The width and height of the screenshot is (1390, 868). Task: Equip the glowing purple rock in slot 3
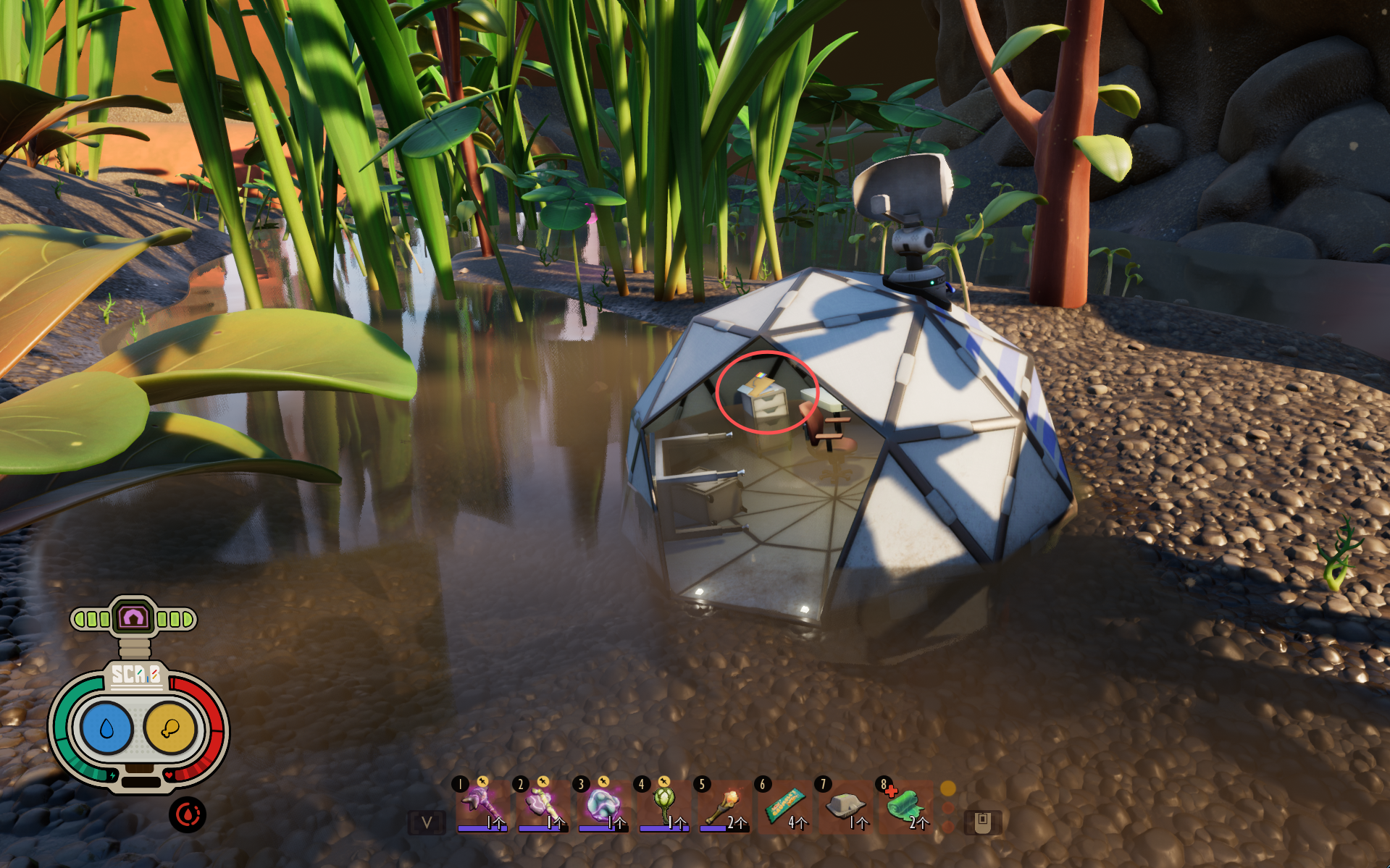click(x=603, y=806)
